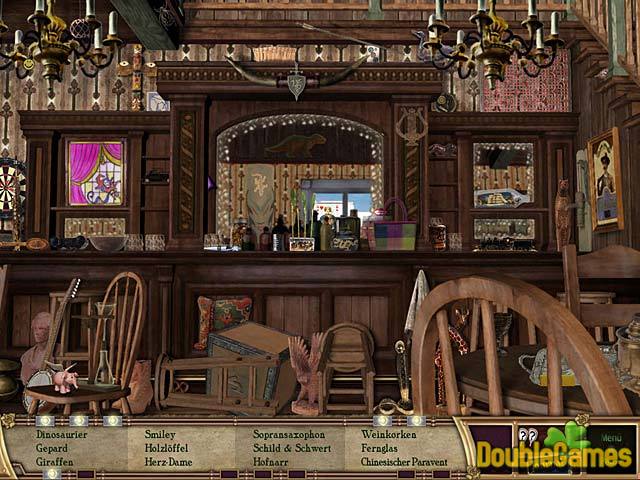Click the Smiley list entry

pyautogui.click(x=159, y=435)
